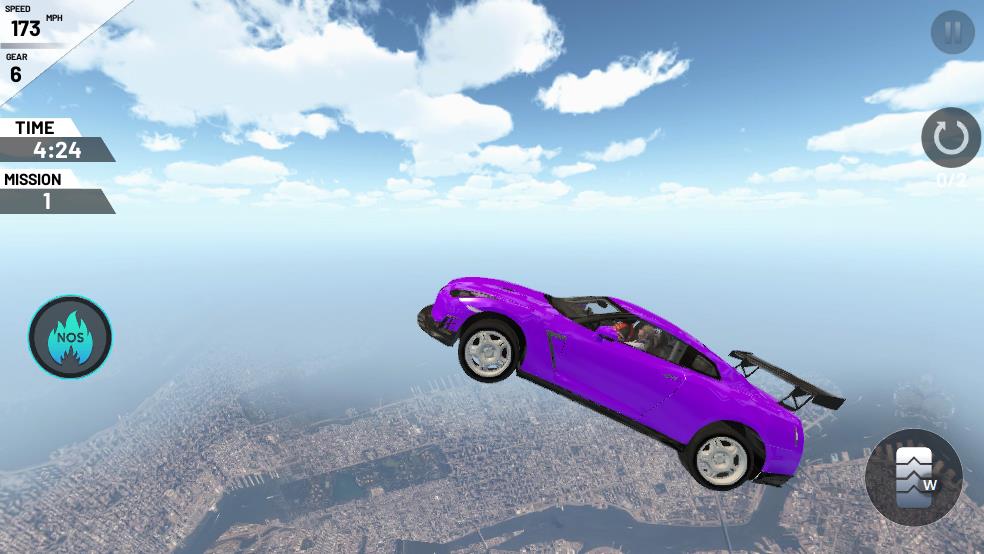Hit the W accelerator pedal button
This screenshot has height=554, width=984.
[914, 477]
